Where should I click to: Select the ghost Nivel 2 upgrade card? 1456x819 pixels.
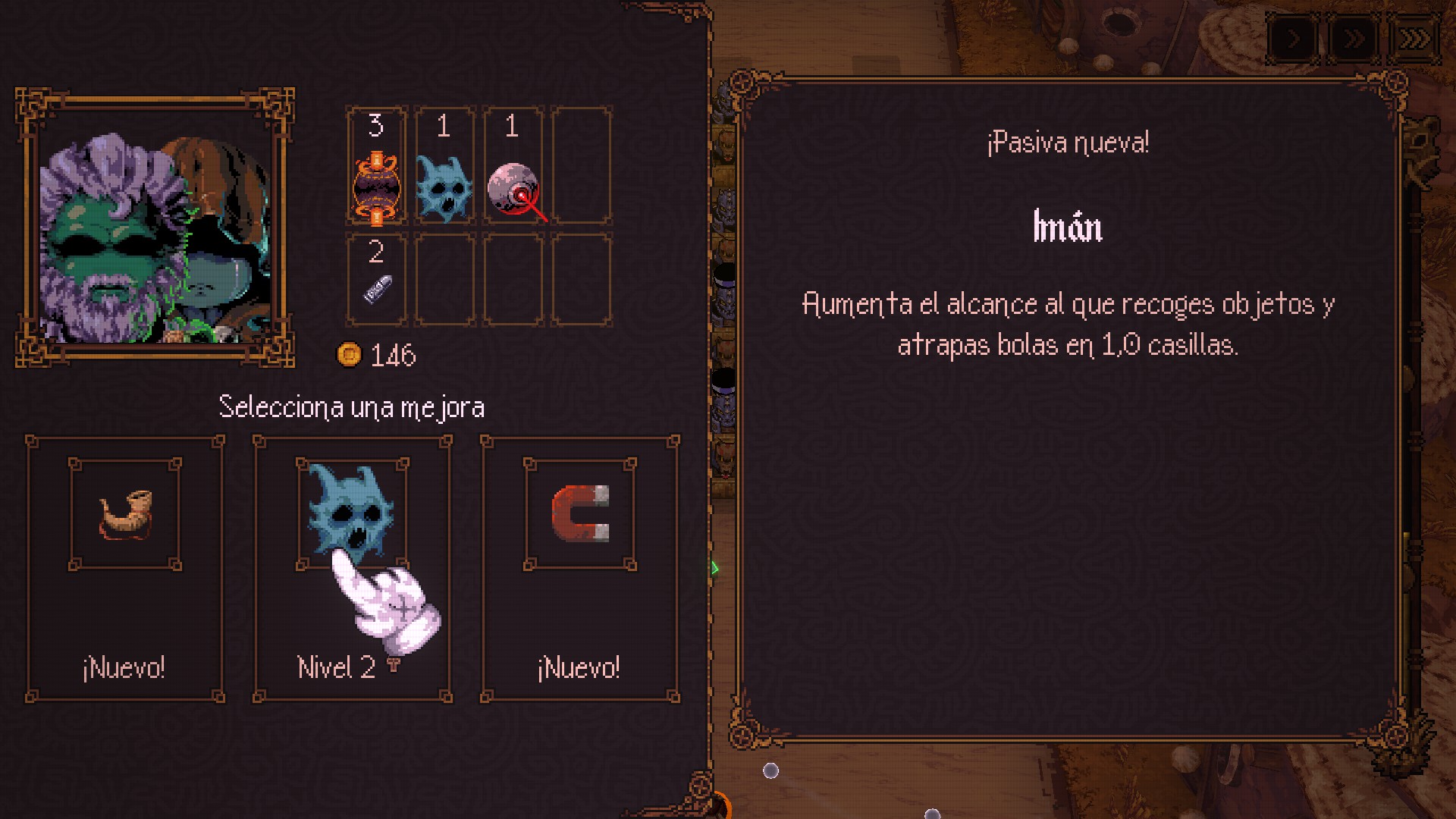352,569
